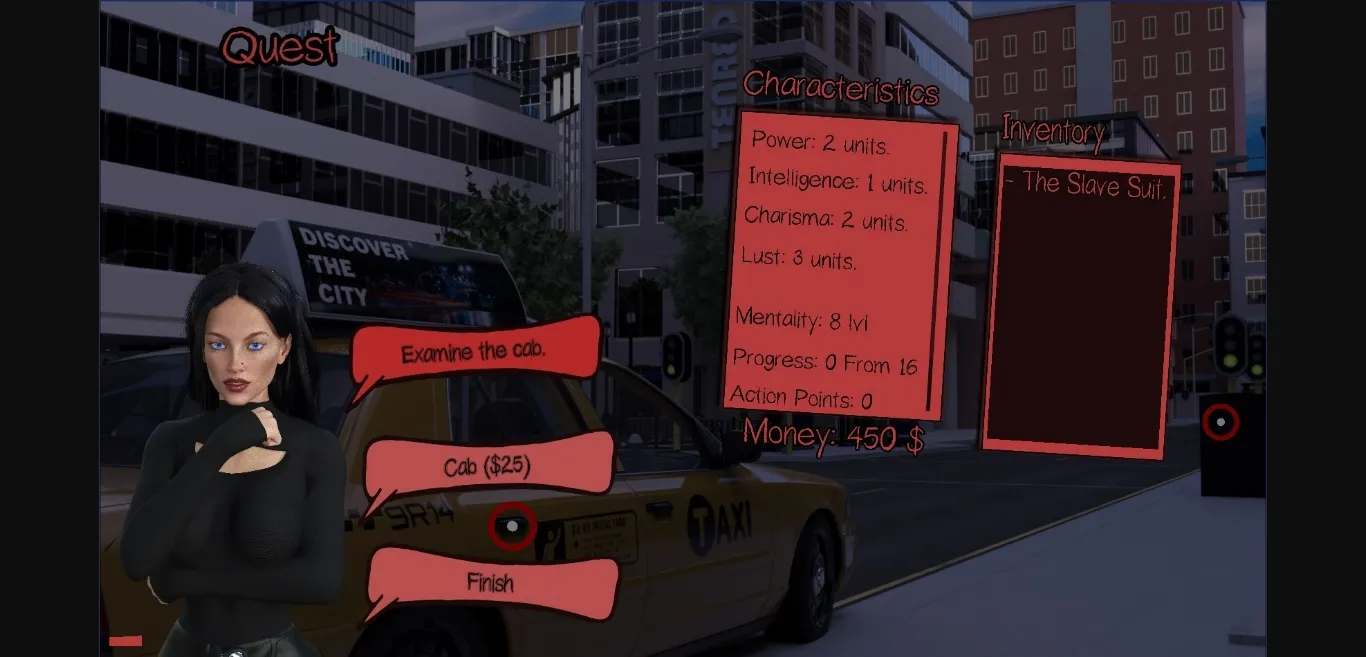Image resolution: width=1366 pixels, height=657 pixels.
Task: Open the Quest heading
Action: click(x=280, y=46)
